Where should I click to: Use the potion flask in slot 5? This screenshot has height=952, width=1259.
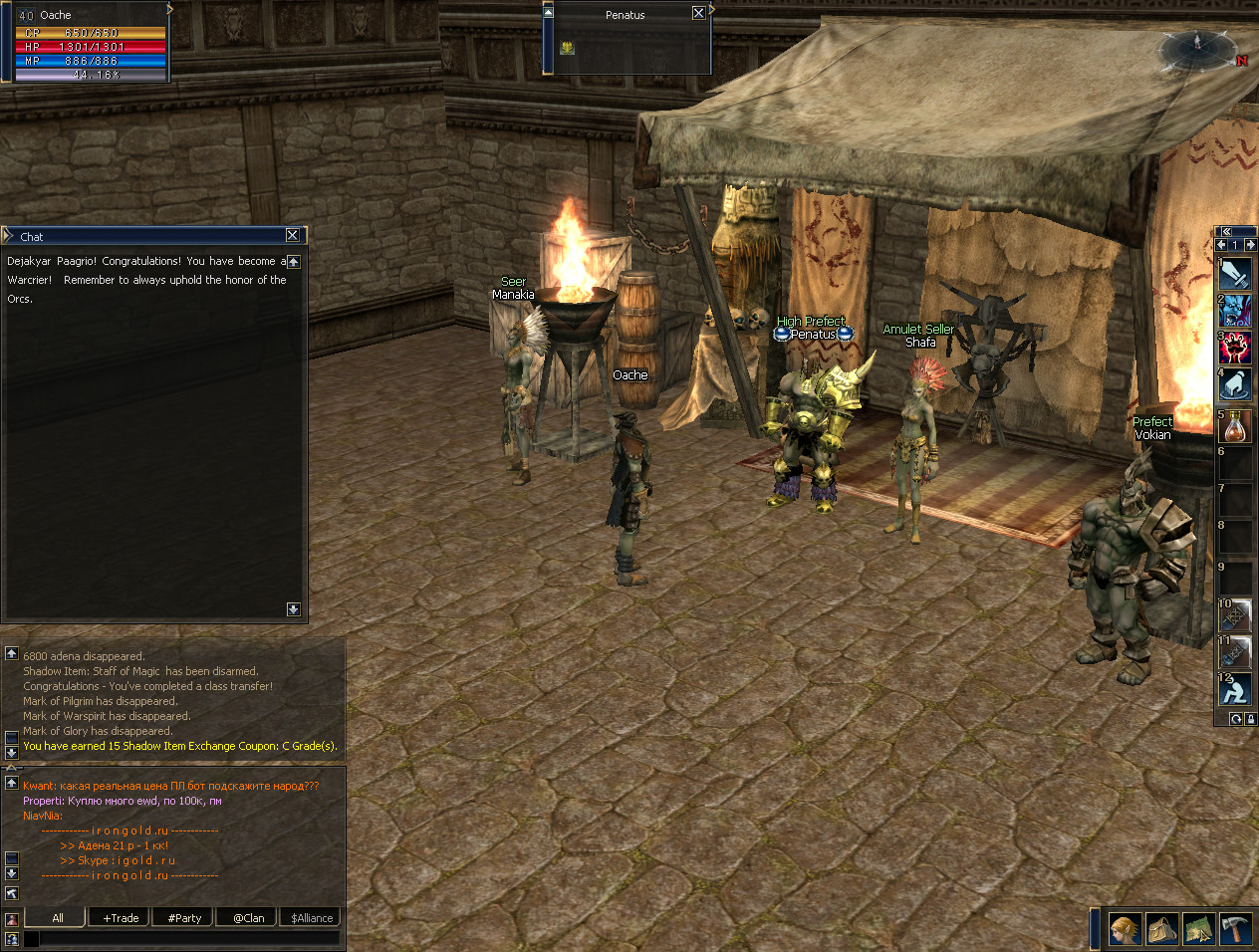click(1235, 427)
